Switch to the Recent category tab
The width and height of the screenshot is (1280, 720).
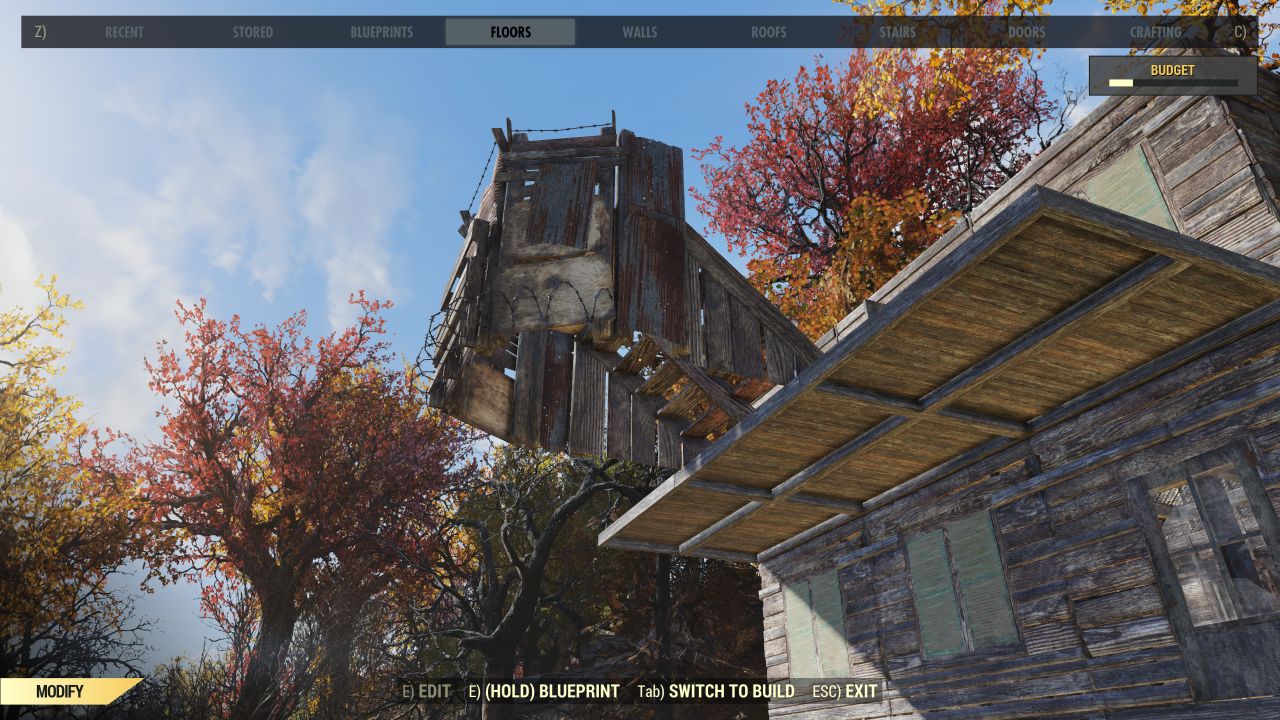(124, 32)
